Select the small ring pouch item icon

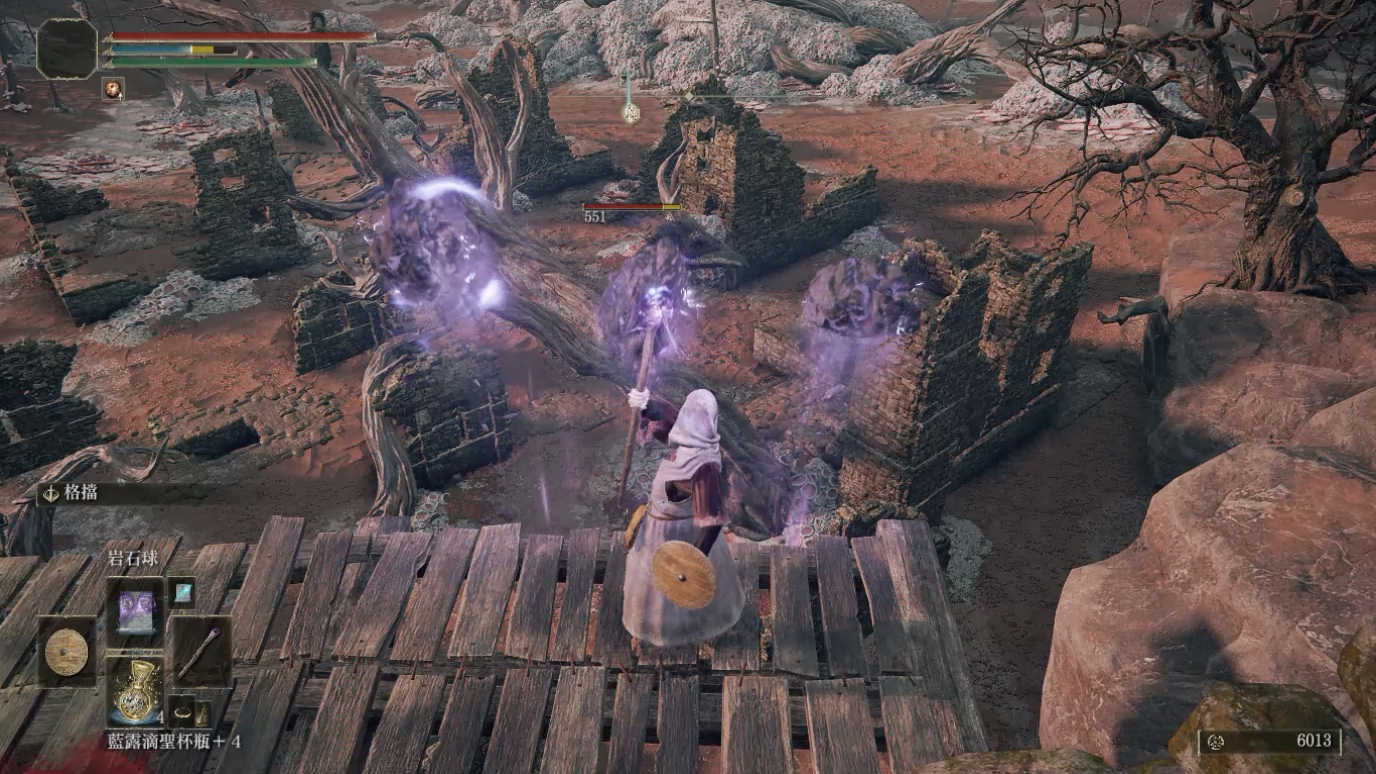point(182,713)
